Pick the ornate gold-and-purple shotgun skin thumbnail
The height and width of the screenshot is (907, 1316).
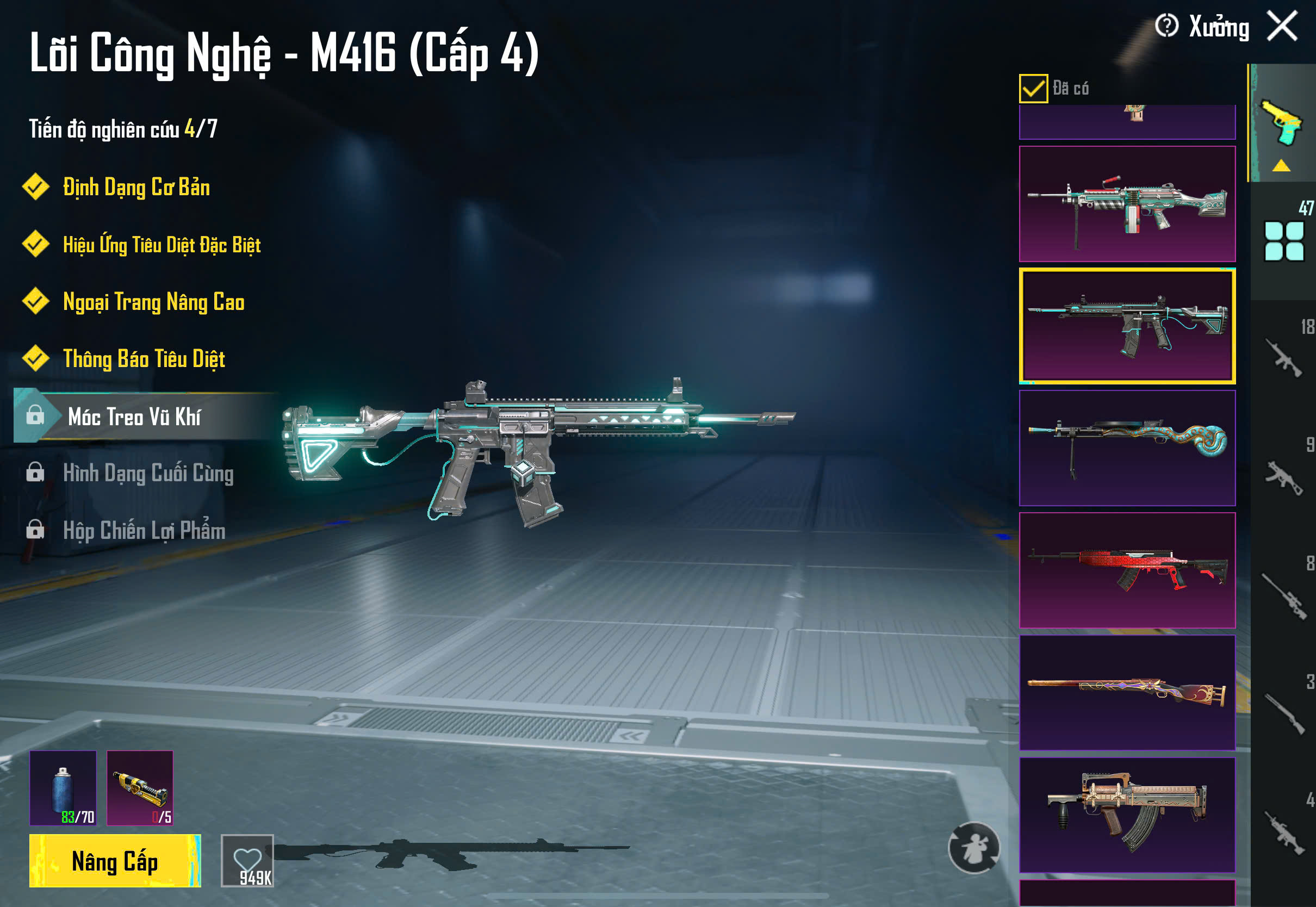pos(1127,692)
